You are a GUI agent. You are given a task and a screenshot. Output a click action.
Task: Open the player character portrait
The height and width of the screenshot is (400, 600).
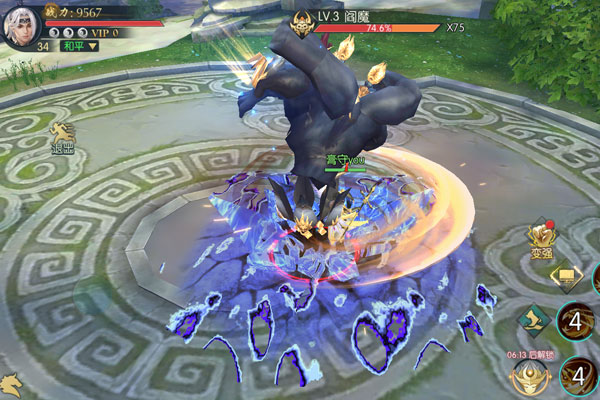coord(24,24)
